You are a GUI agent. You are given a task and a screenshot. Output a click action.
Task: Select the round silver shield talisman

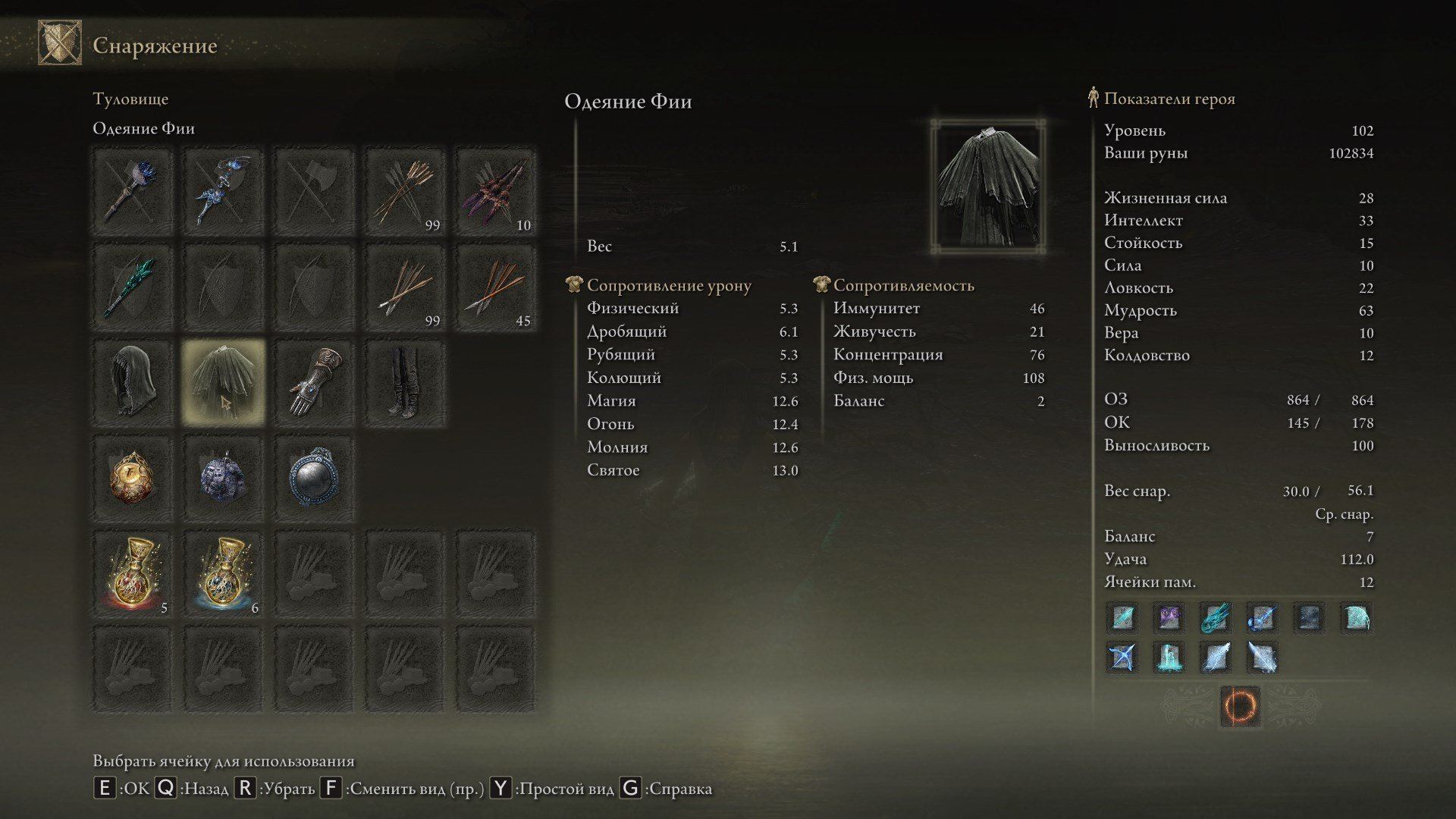pos(314,479)
